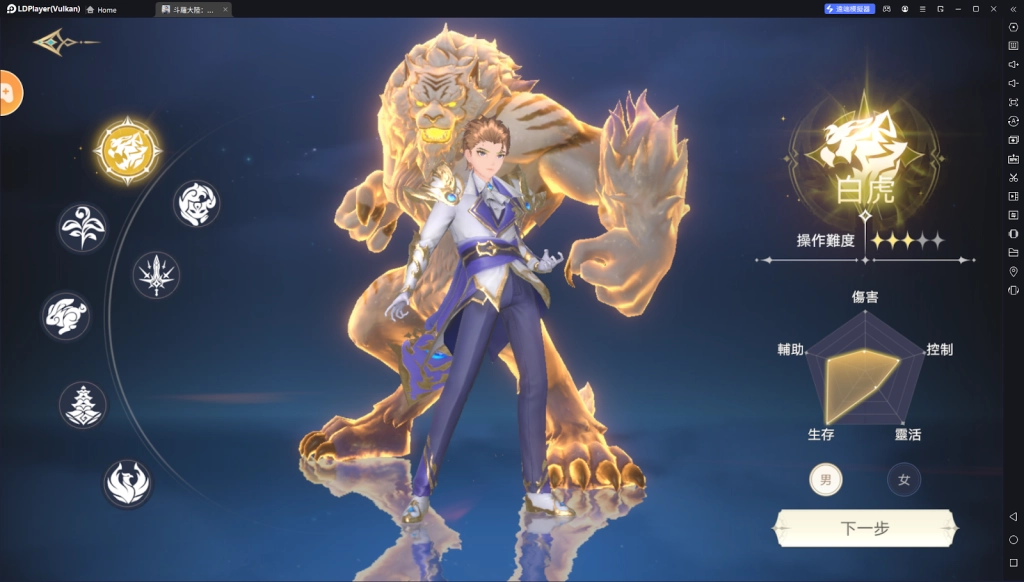Select the plant sprout class icon
The width and height of the screenshot is (1024, 582).
coord(82,228)
